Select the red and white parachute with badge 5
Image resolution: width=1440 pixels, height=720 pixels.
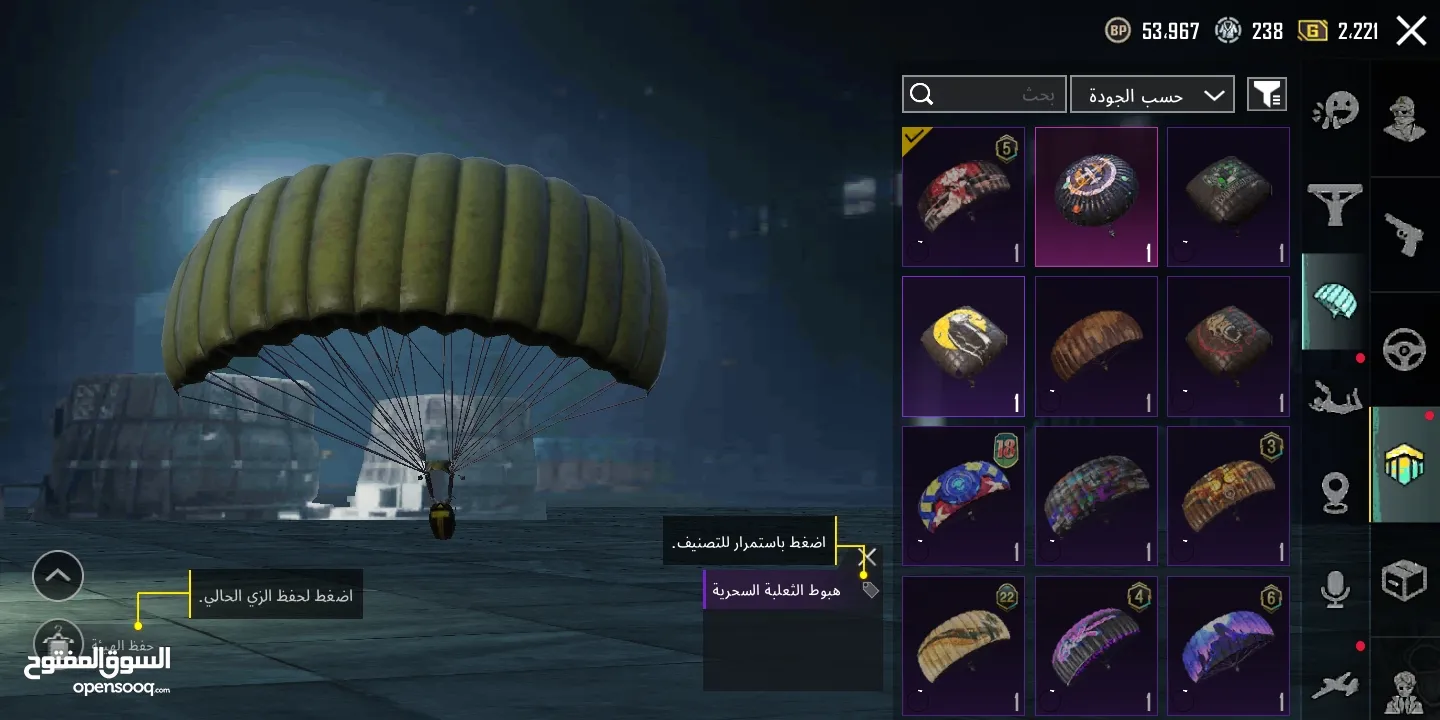[963, 197]
